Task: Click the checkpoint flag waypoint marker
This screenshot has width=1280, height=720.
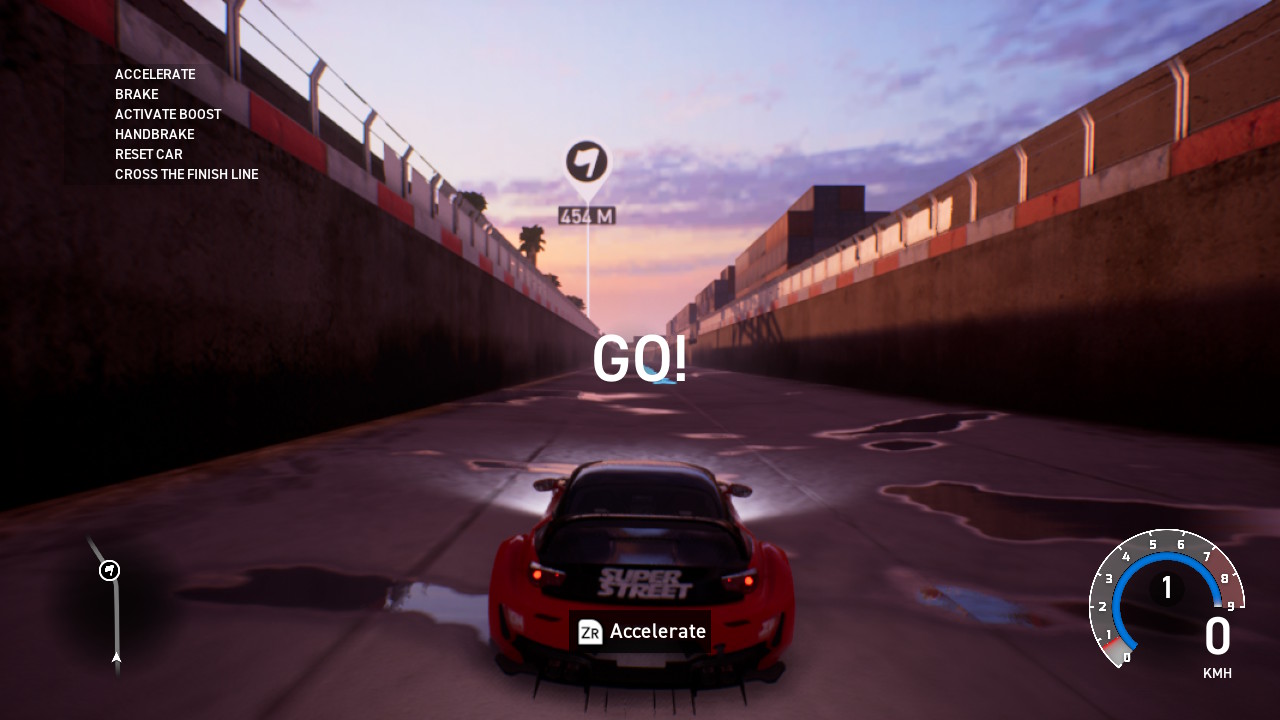Action: pos(587,162)
